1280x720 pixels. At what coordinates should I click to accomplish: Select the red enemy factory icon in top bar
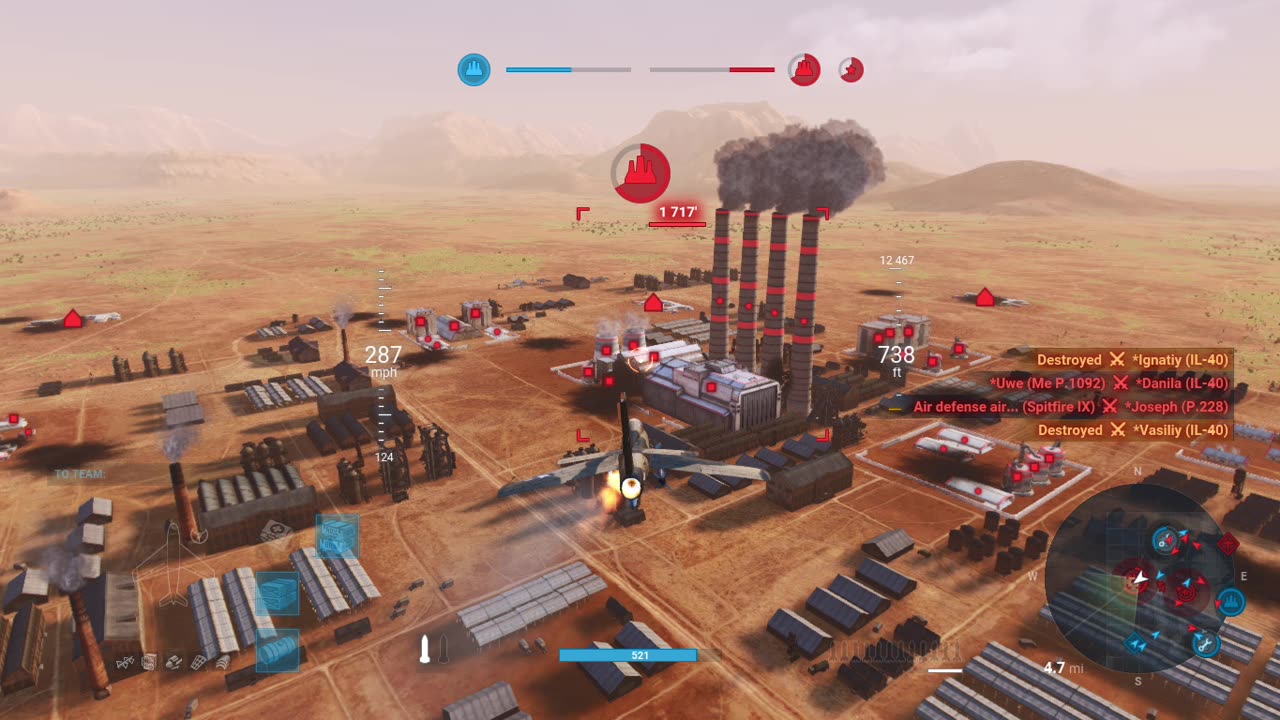point(804,70)
